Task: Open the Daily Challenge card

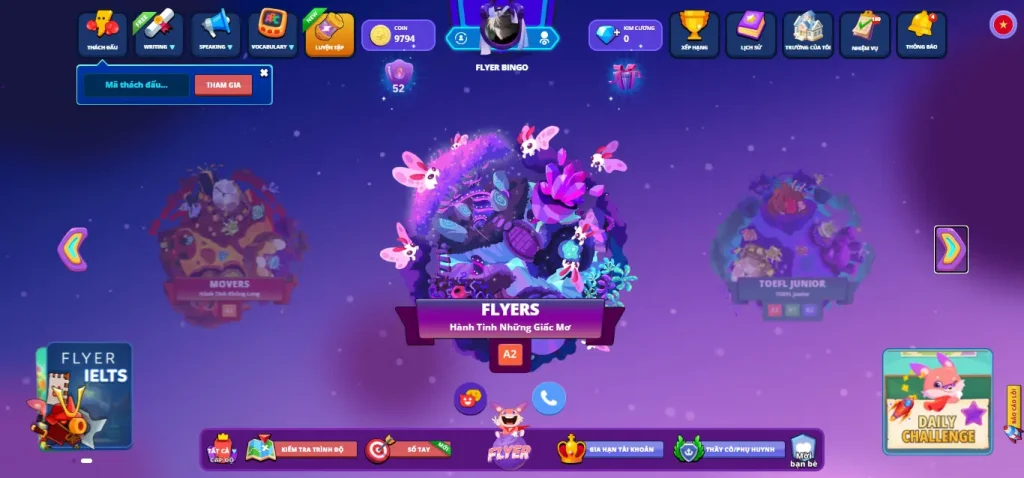Action: pos(938,400)
